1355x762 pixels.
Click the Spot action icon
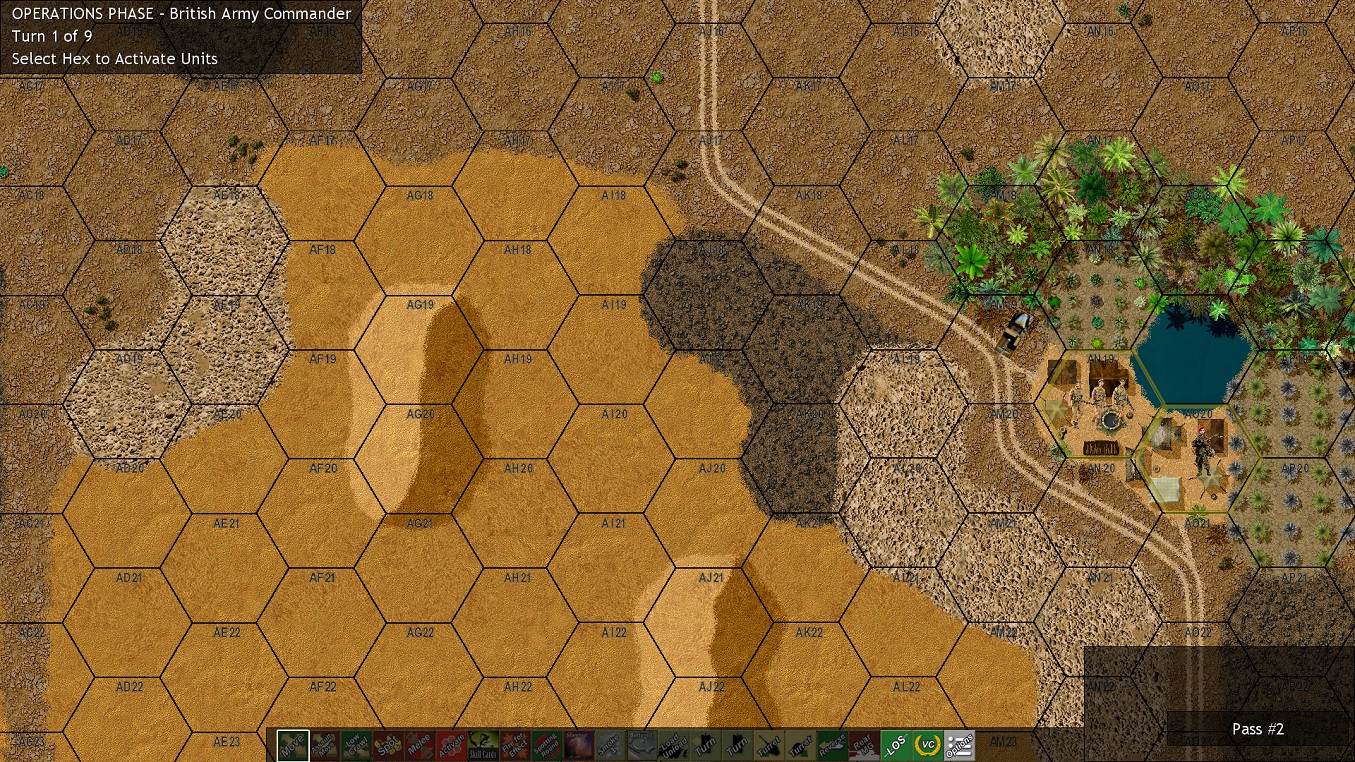coord(388,745)
